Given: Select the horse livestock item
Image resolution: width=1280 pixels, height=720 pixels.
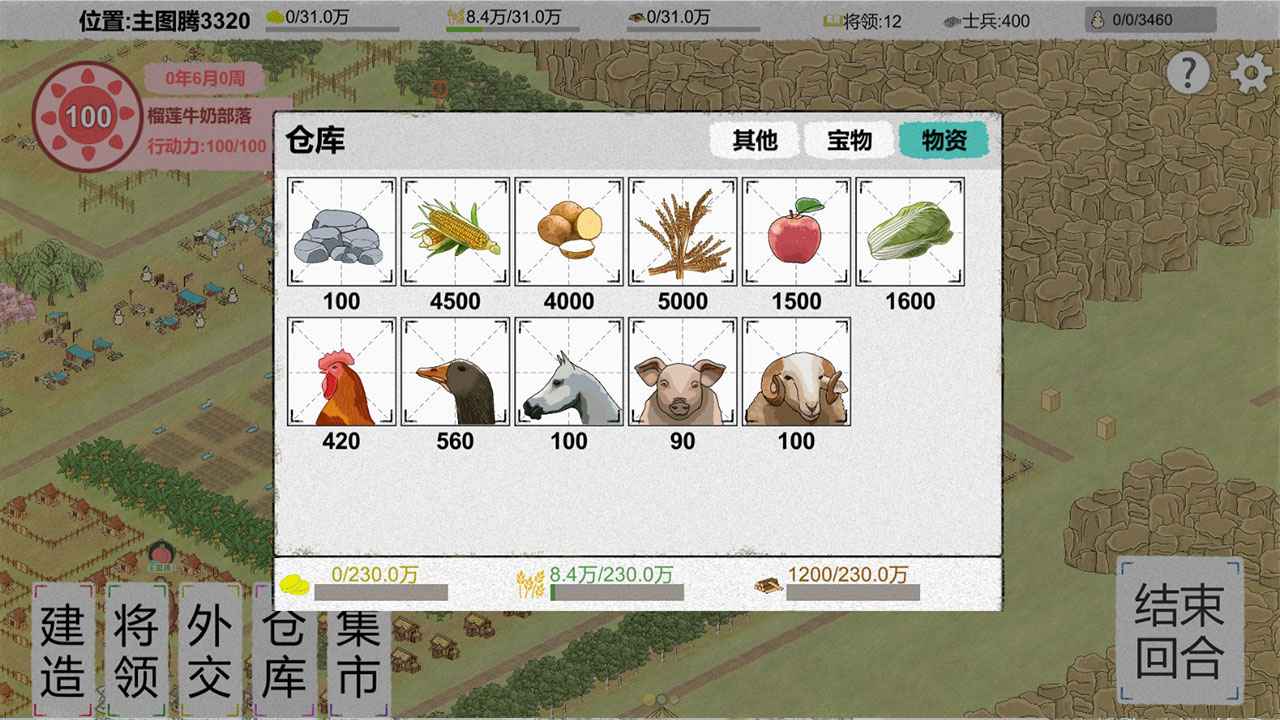Looking at the screenshot, I should [x=569, y=372].
